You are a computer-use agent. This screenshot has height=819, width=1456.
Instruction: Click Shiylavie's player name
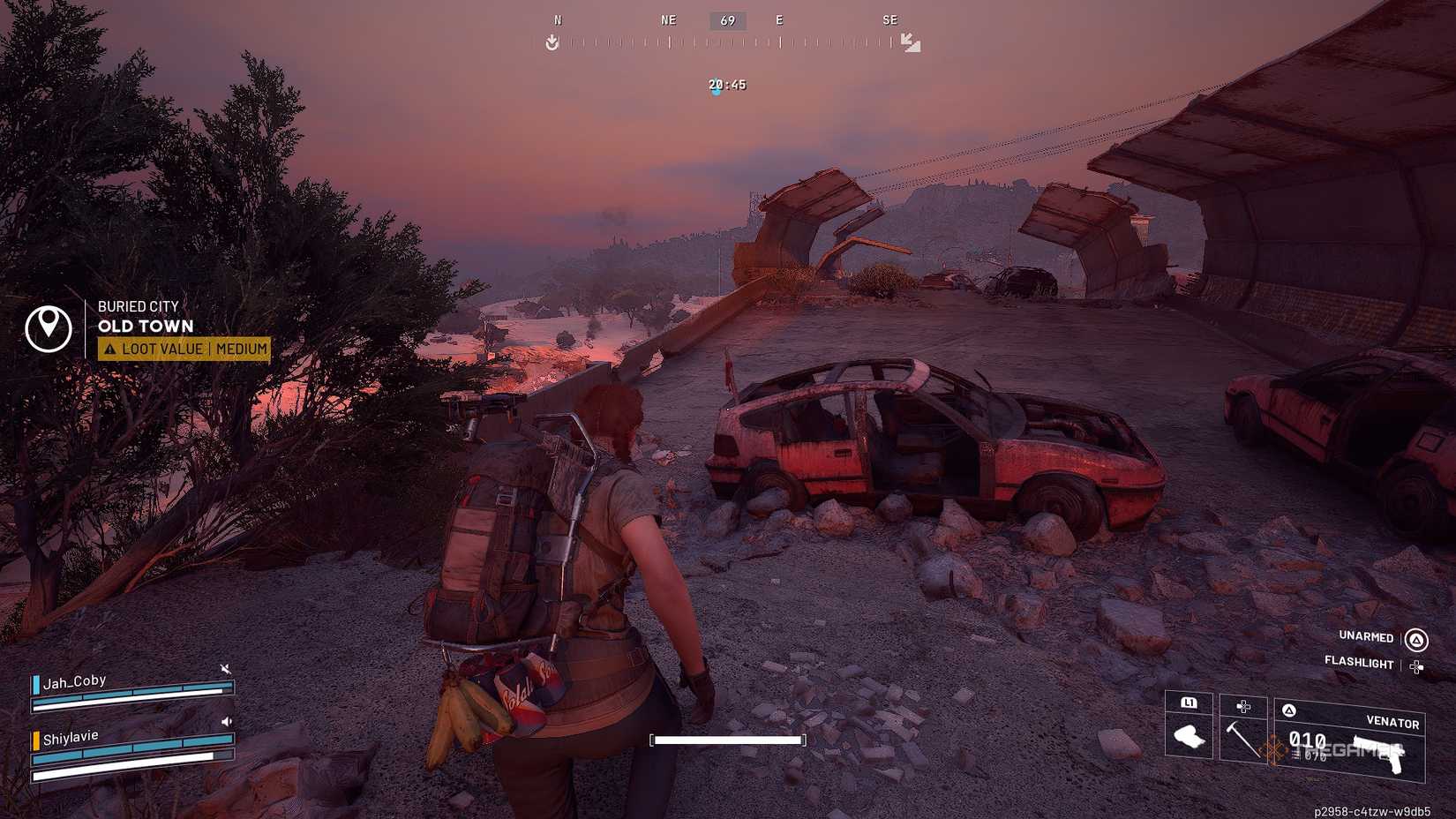(70, 735)
